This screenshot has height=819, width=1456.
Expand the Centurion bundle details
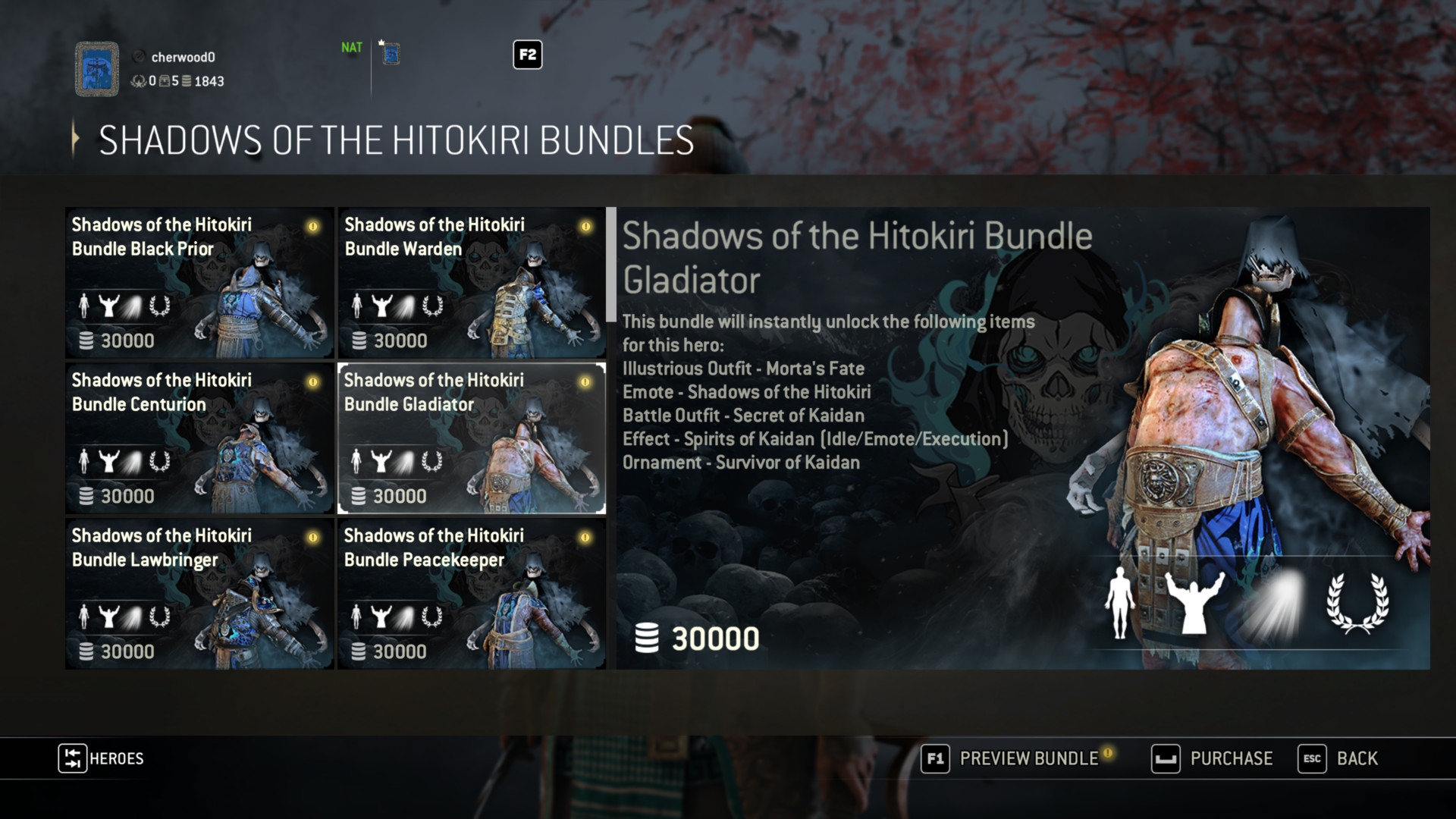[x=199, y=438]
